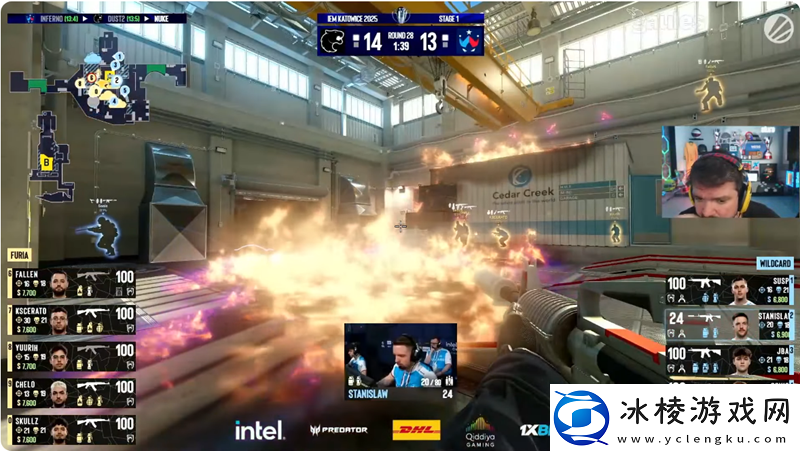Viewport: 800px width, 451px height.
Task: Choose yuurih's player row
Action: tap(70, 355)
